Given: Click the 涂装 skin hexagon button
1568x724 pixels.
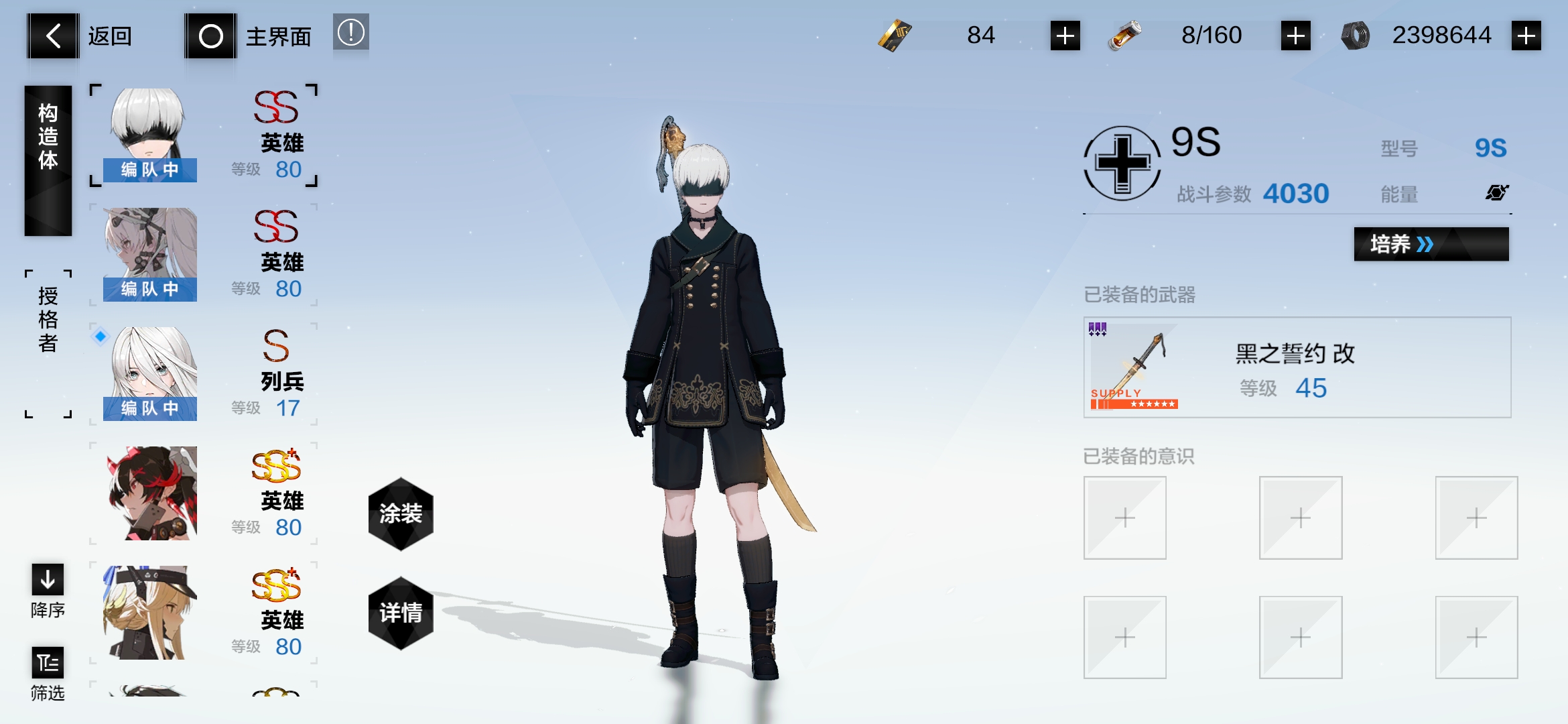Looking at the screenshot, I should (x=400, y=515).
